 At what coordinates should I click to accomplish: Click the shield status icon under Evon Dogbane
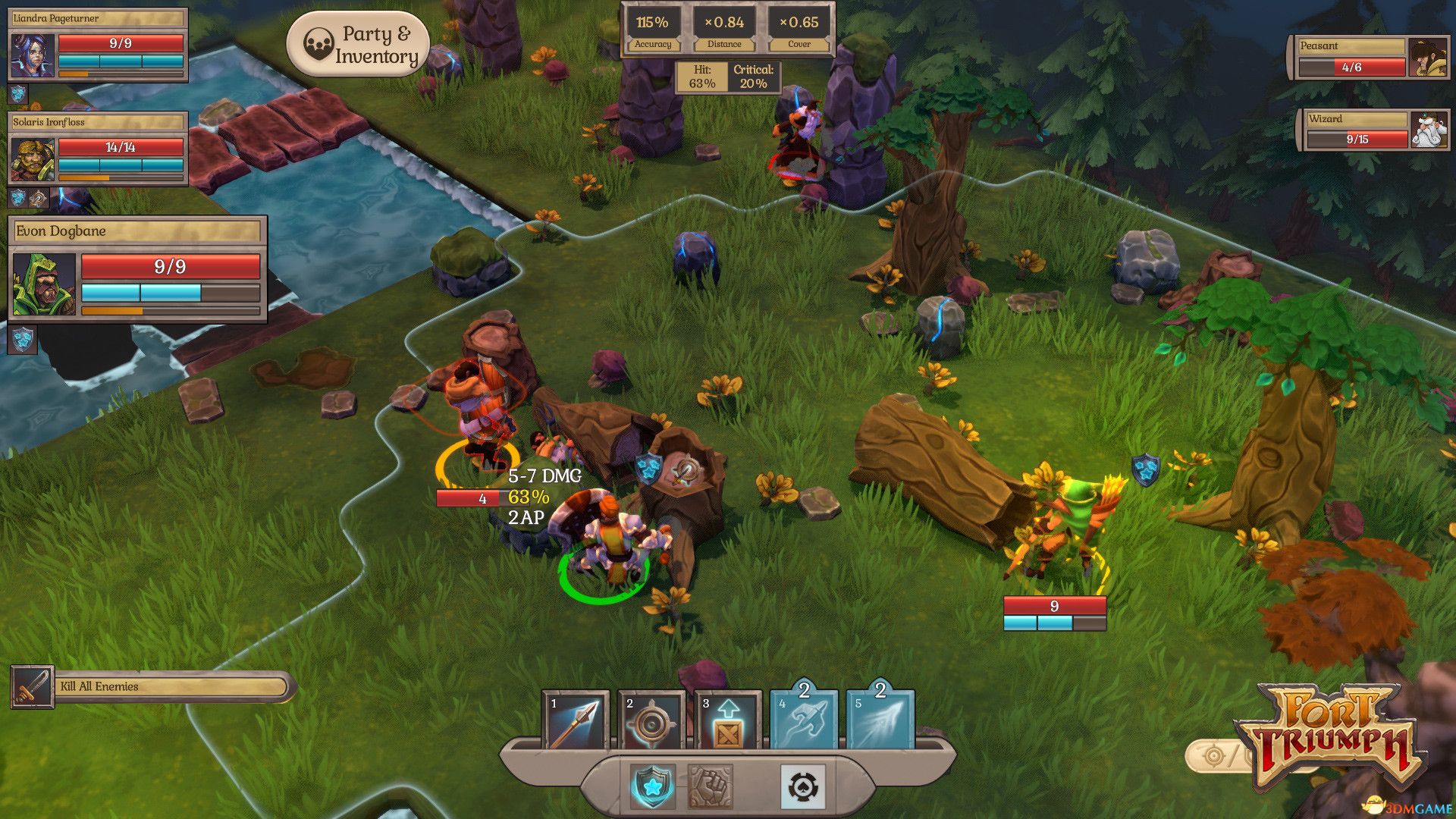click(22, 340)
